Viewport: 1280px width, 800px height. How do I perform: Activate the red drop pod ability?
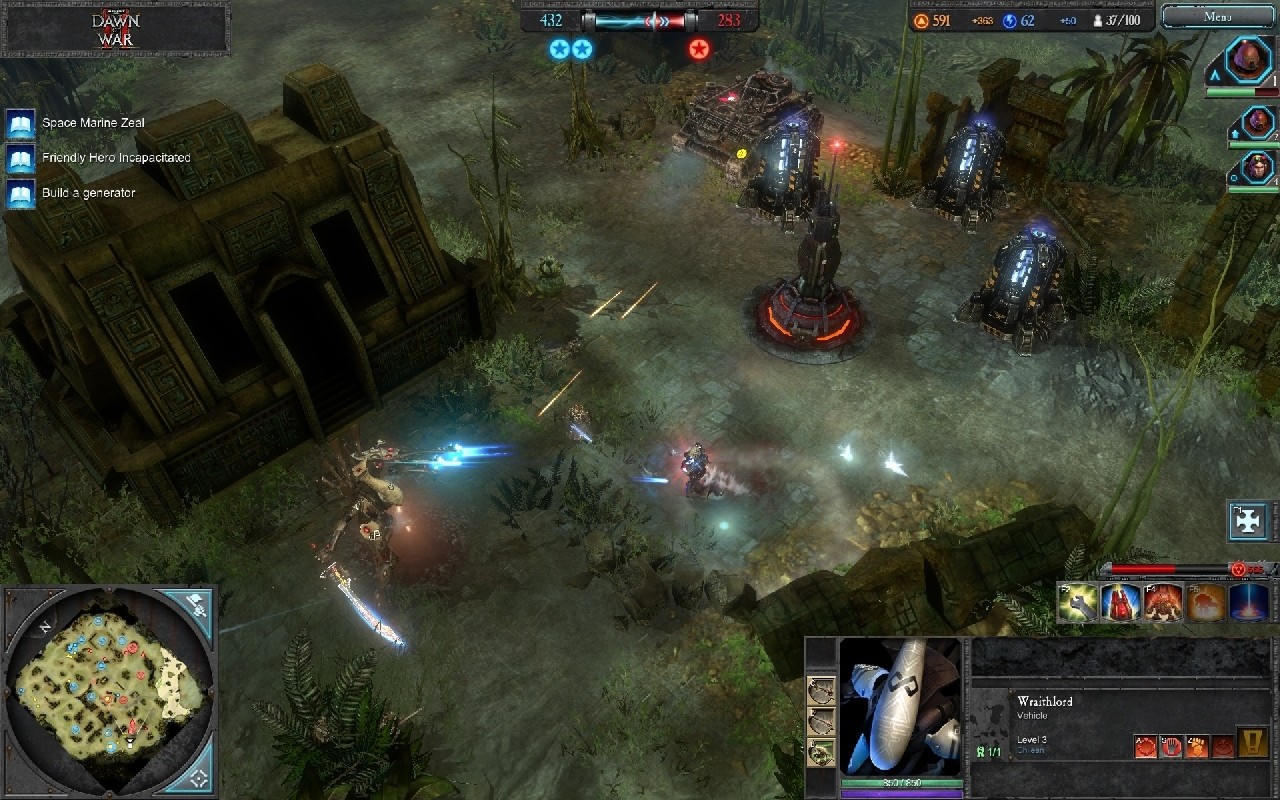click(x=1121, y=603)
